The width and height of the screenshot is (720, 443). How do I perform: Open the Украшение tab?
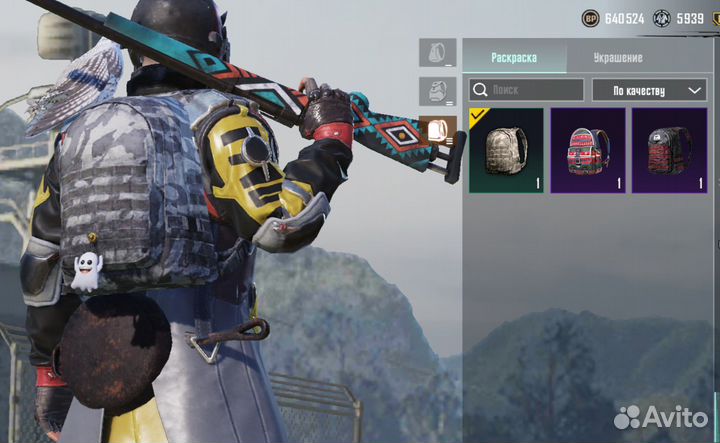[x=618, y=57]
